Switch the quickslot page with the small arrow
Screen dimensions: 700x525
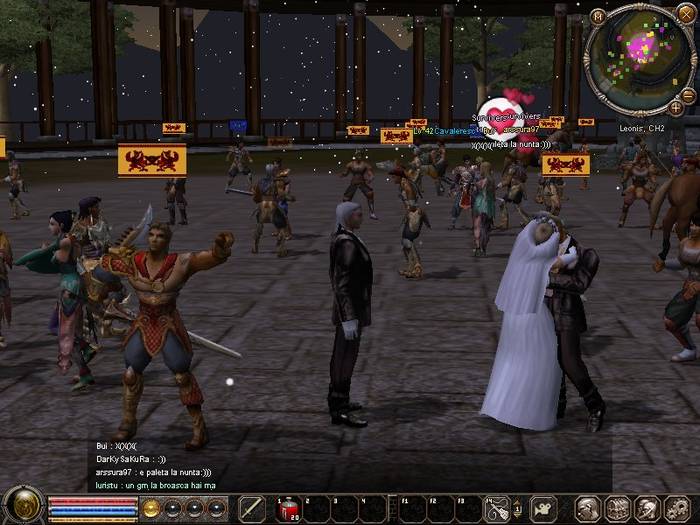click(519, 508)
